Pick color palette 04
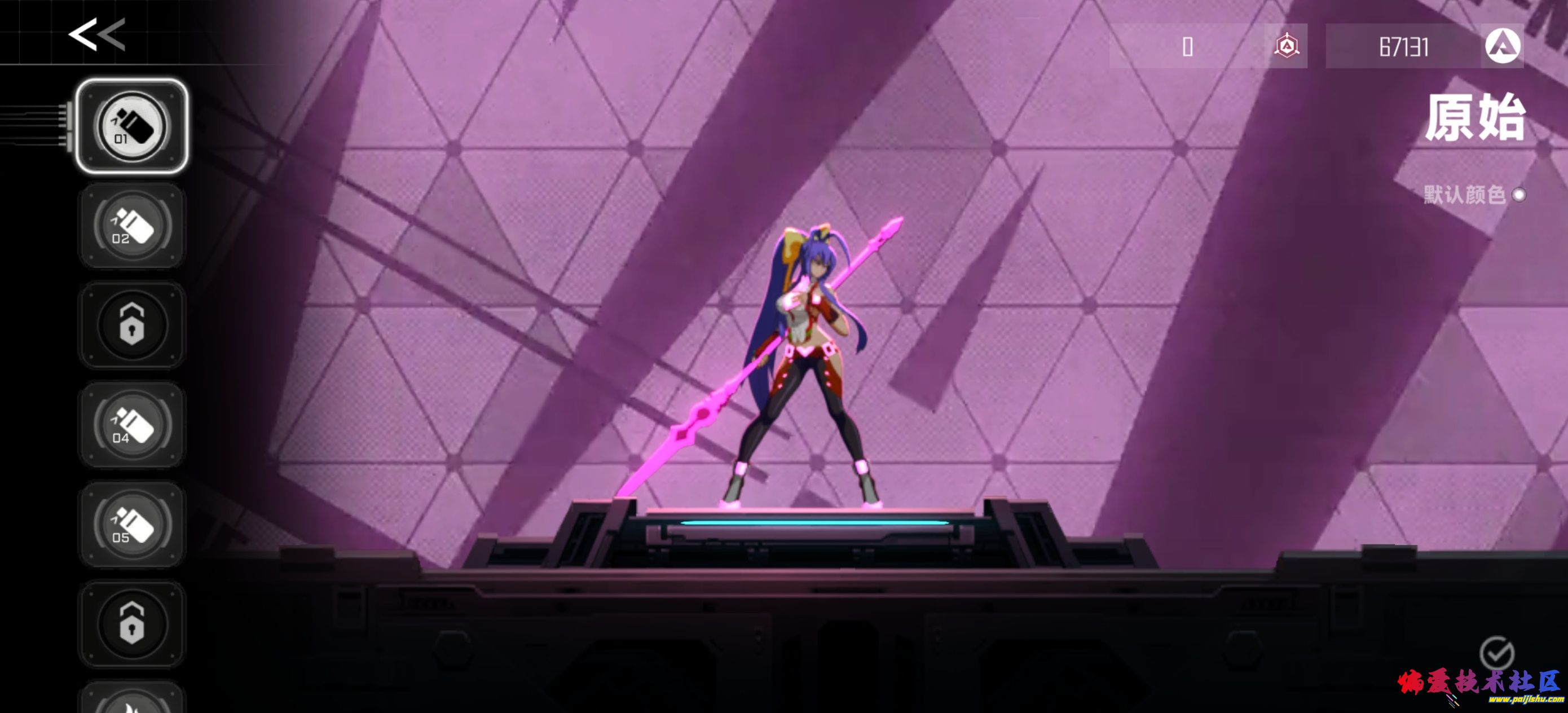1568x713 pixels. click(131, 425)
